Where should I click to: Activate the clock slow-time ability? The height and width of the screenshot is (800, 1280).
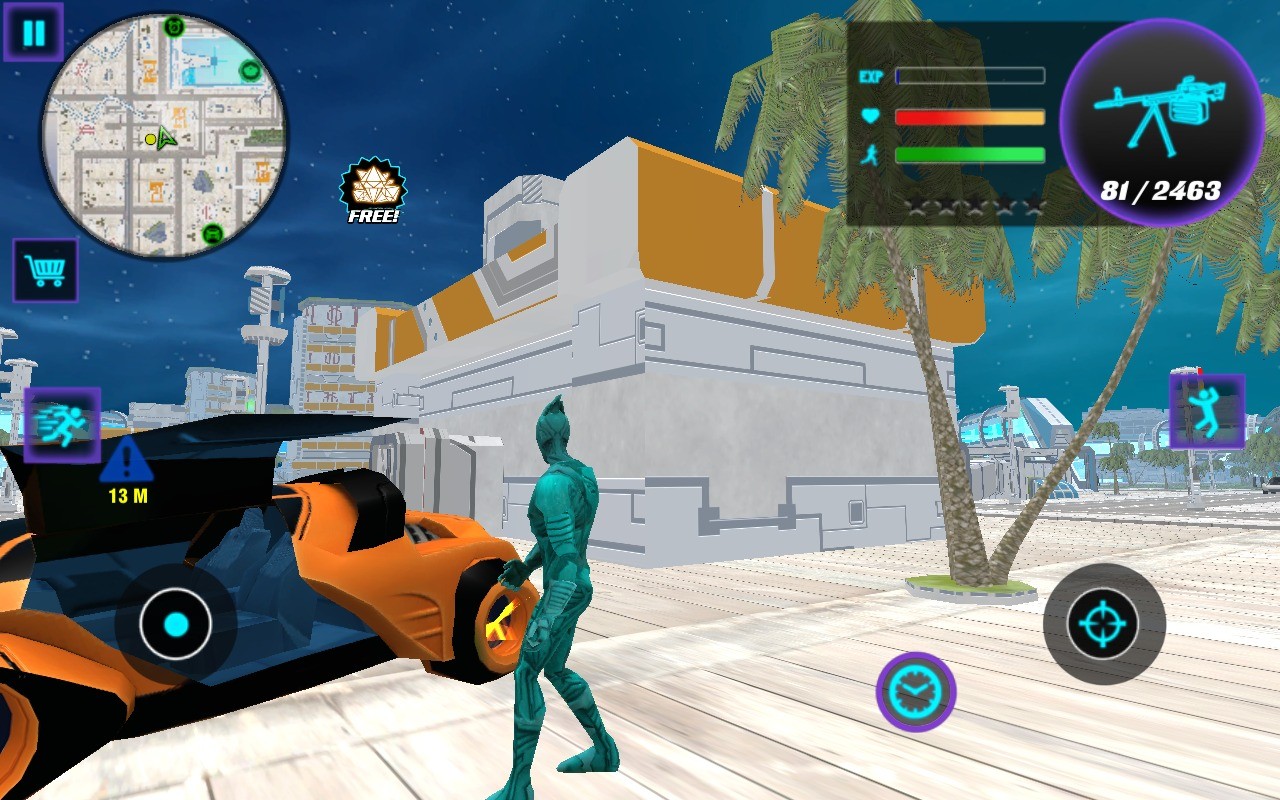pos(915,691)
